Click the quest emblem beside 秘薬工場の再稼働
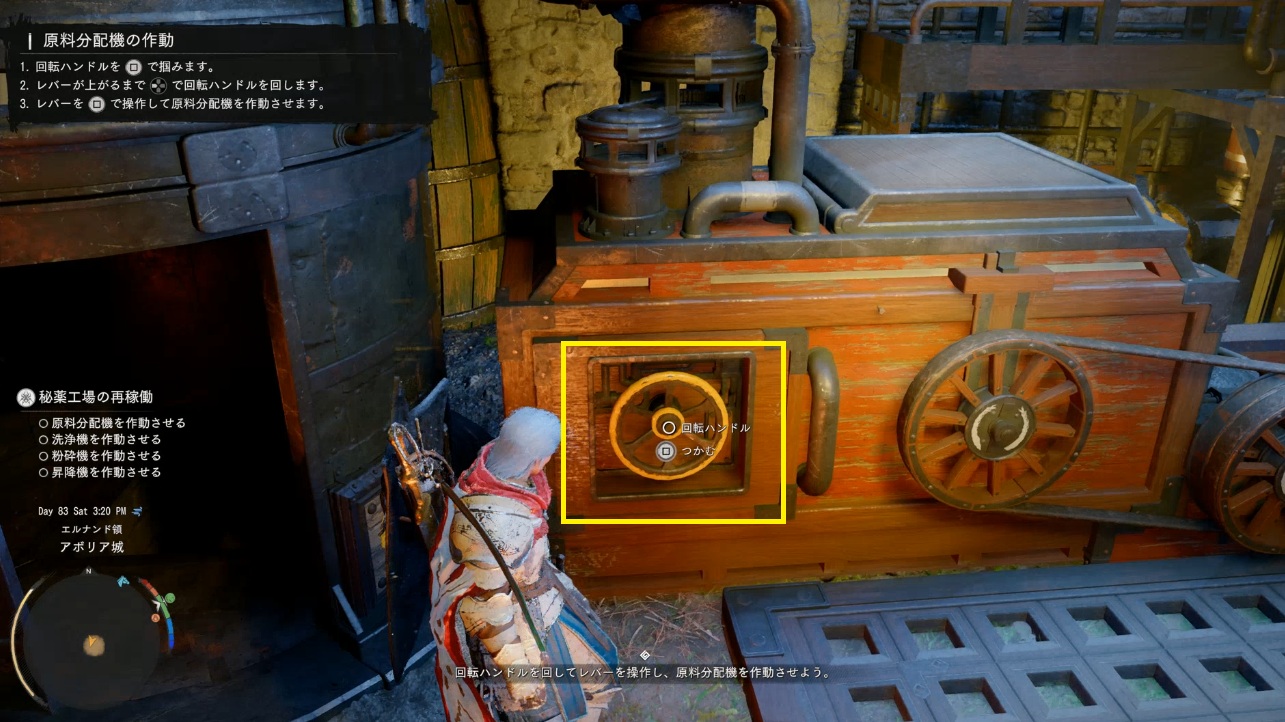The width and height of the screenshot is (1285, 722). tap(26, 398)
